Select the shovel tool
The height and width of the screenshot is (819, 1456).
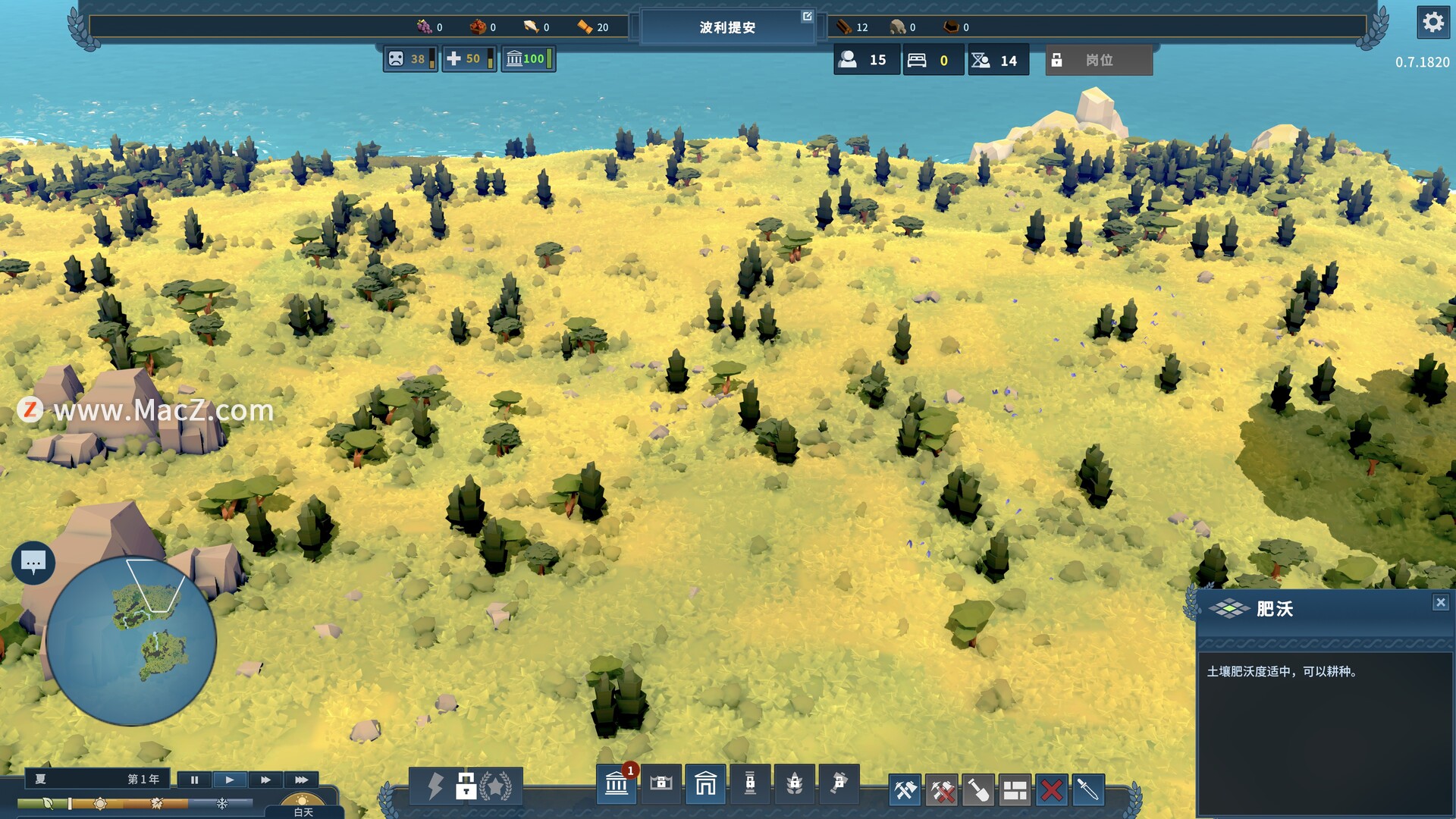click(x=978, y=791)
